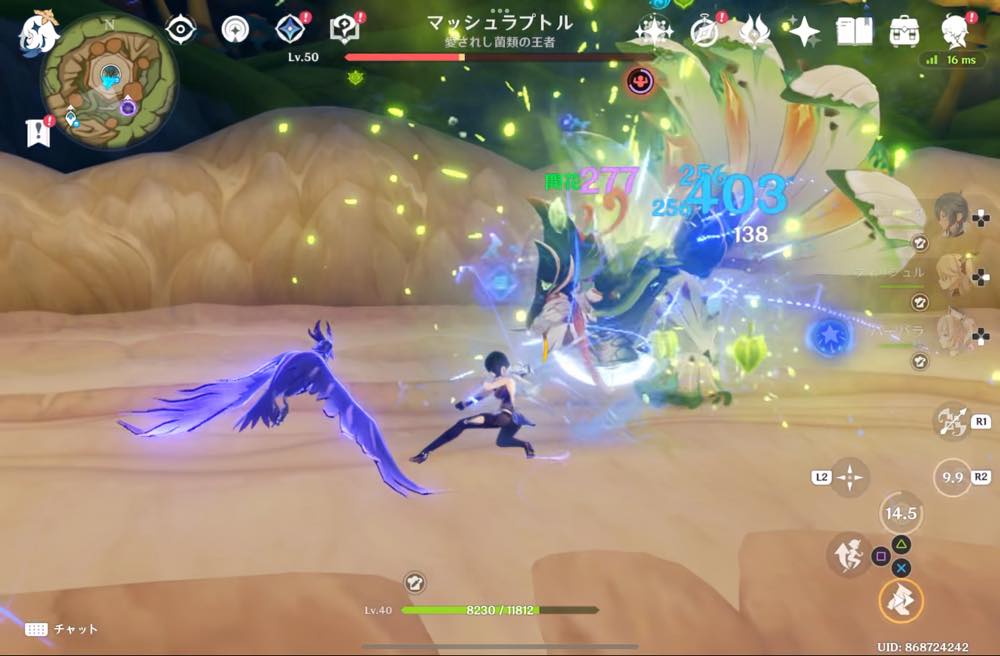Open the quest banner icon
Image resolution: width=1000 pixels, height=656 pixels.
pos(38,132)
